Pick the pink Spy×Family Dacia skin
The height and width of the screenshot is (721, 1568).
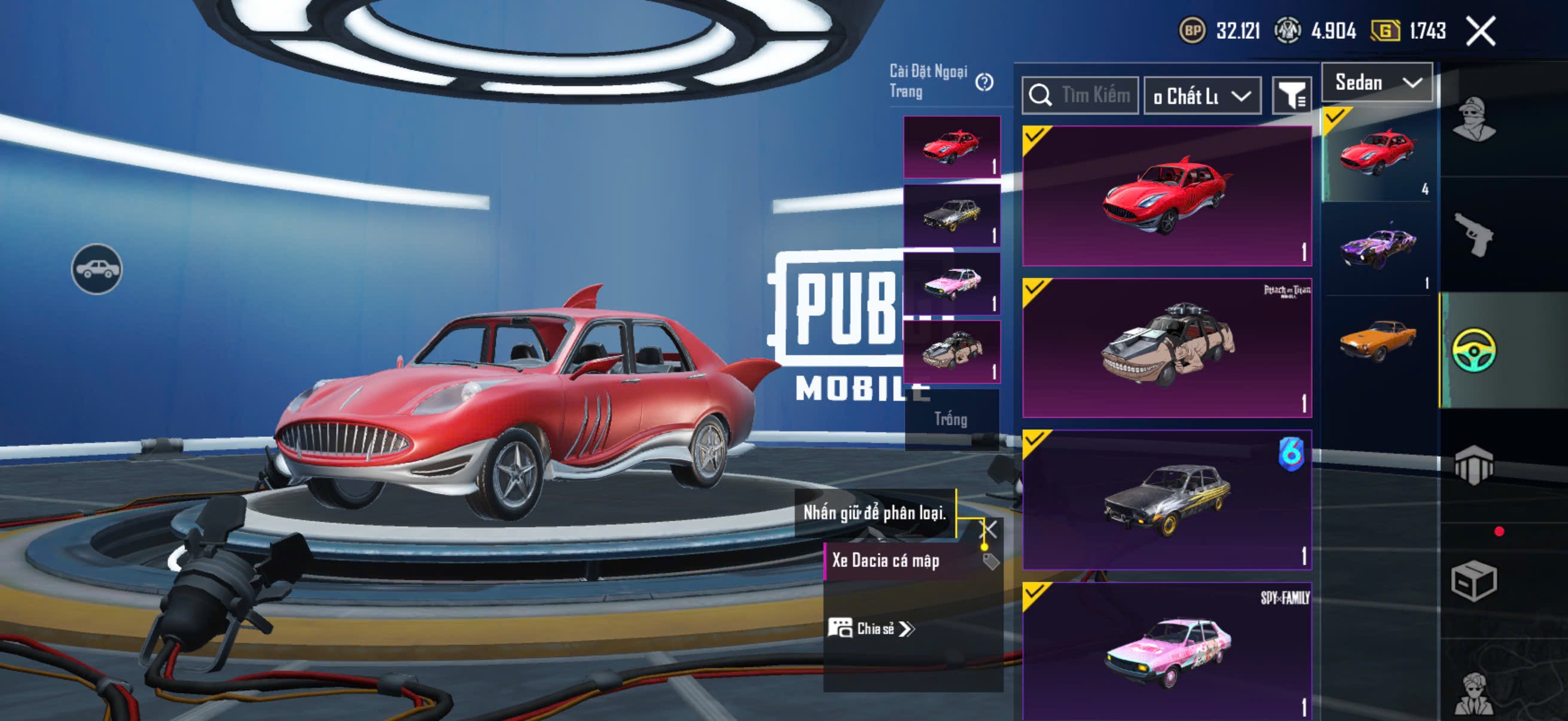click(x=1166, y=651)
